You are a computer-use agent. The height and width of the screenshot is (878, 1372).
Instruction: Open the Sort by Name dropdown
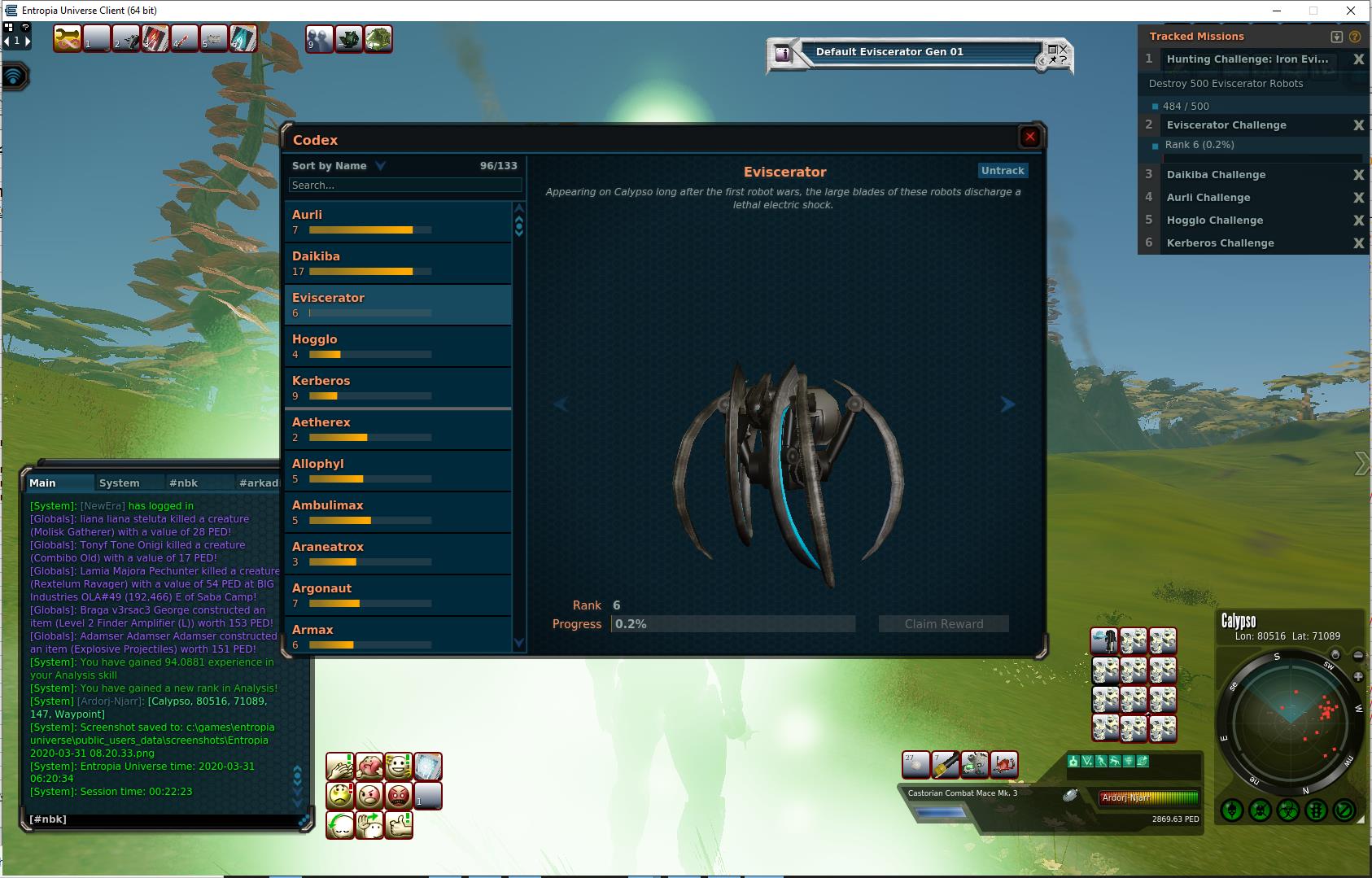pyautogui.click(x=338, y=166)
